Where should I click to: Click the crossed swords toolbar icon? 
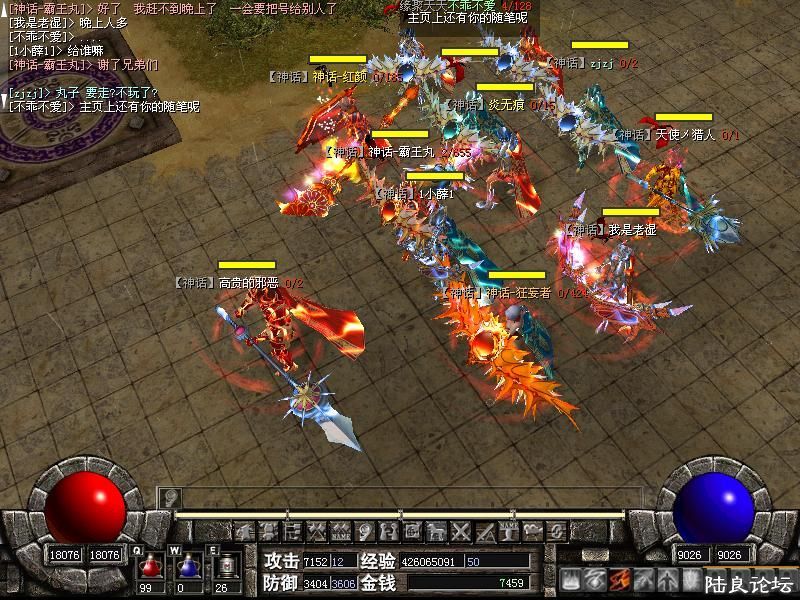pyautogui.click(x=461, y=531)
